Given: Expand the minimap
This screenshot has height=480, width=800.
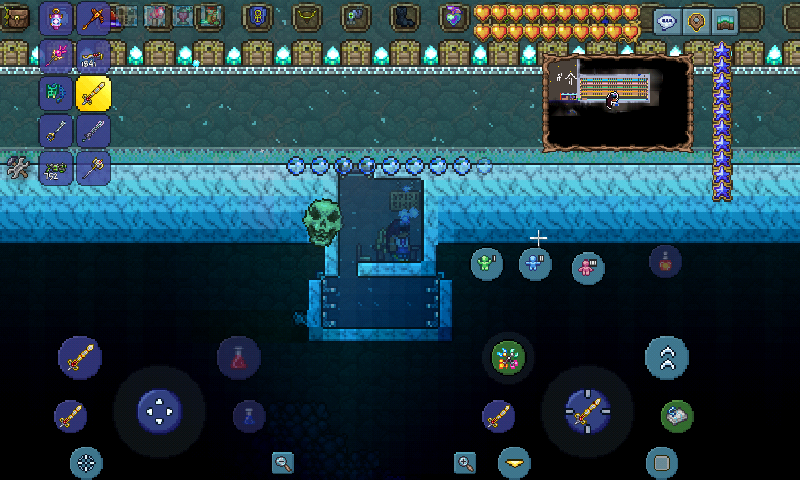Looking at the screenshot, I should [x=618, y=102].
